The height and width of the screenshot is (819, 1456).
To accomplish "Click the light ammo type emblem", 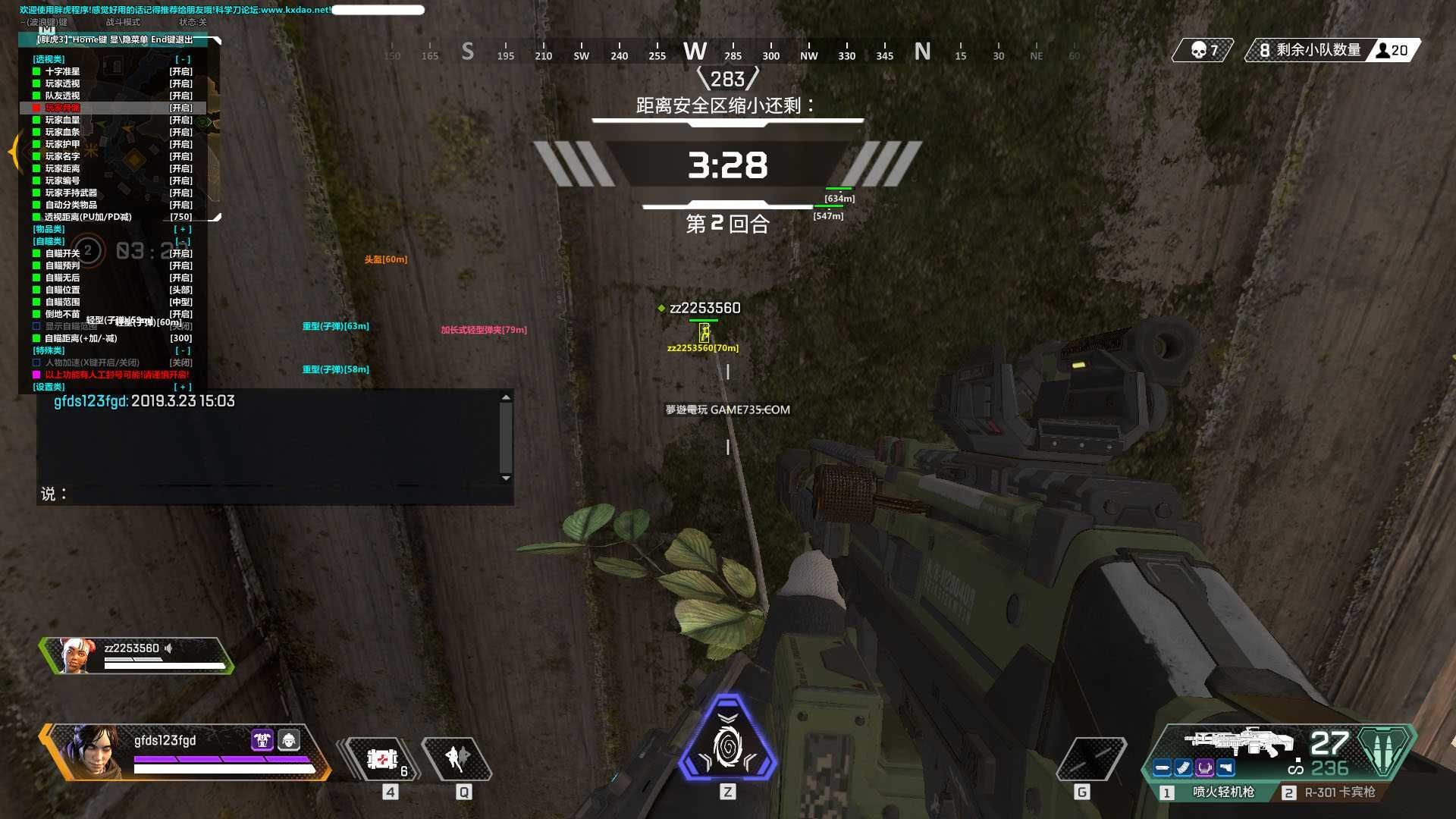I will [1384, 751].
